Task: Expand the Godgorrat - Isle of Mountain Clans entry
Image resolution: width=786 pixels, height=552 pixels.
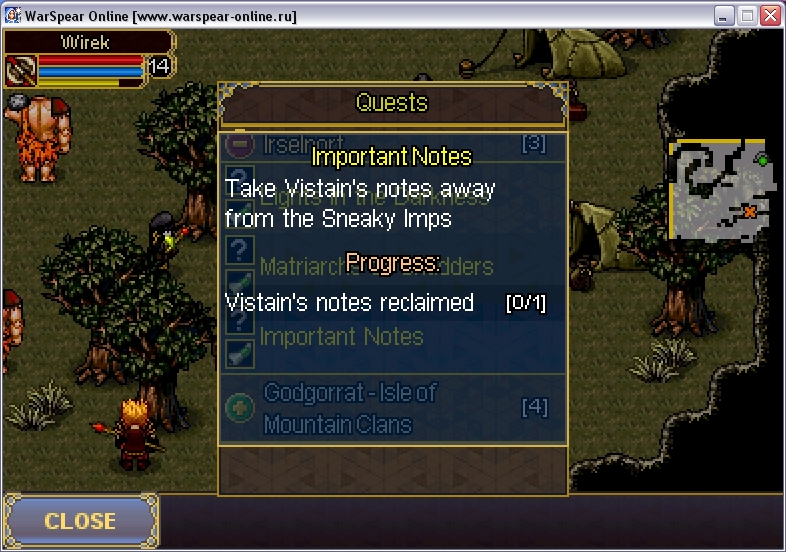Action: (241, 408)
